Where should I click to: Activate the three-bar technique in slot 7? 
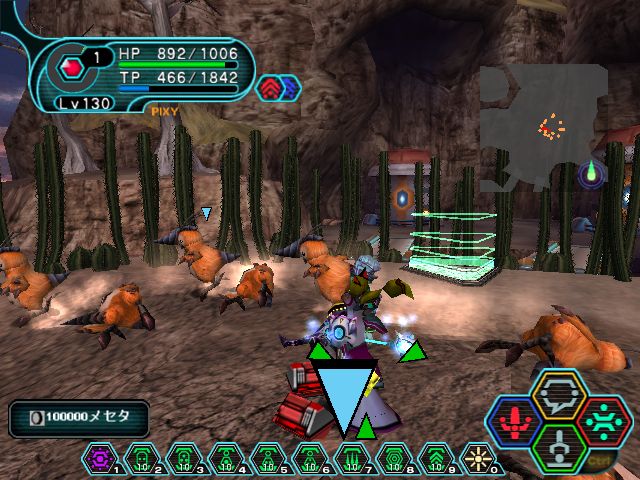[352, 459]
